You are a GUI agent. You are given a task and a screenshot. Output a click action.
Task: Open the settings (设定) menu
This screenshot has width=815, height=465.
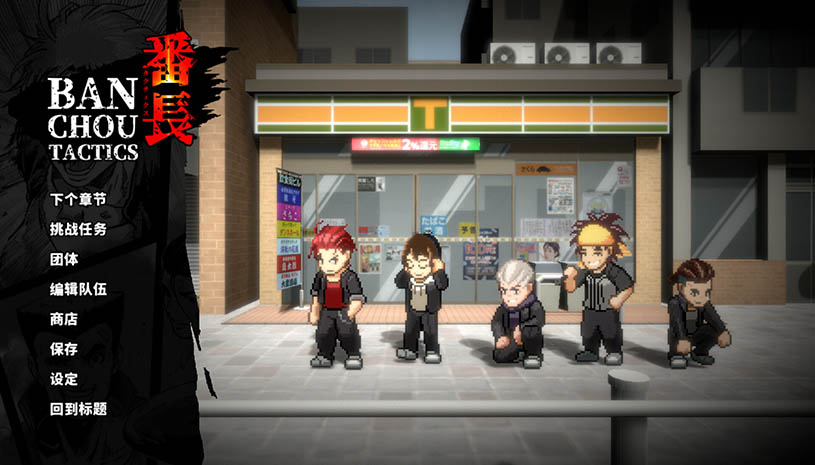click(64, 379)
